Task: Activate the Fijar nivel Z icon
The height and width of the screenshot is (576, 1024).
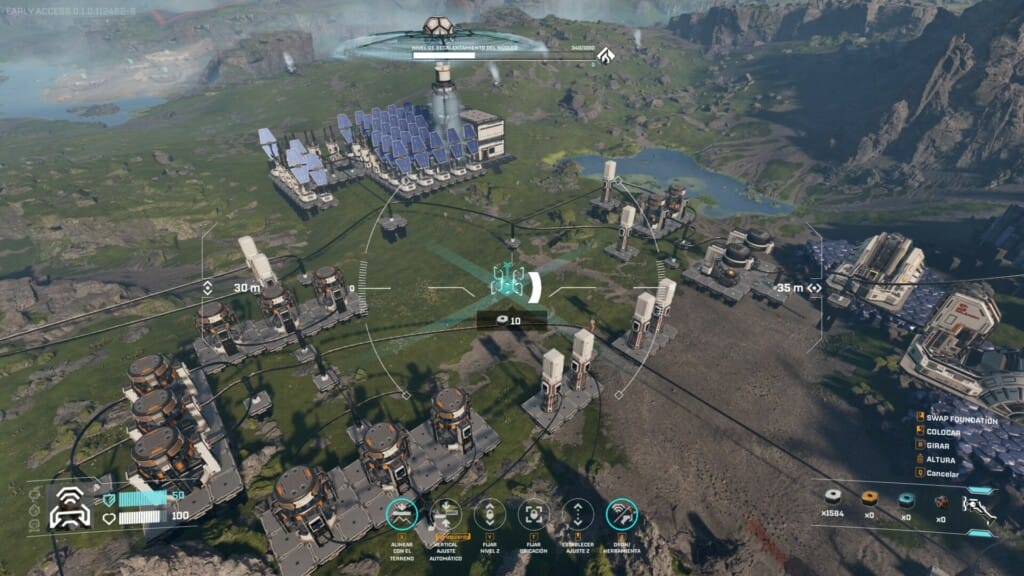Action: point(490,514)
